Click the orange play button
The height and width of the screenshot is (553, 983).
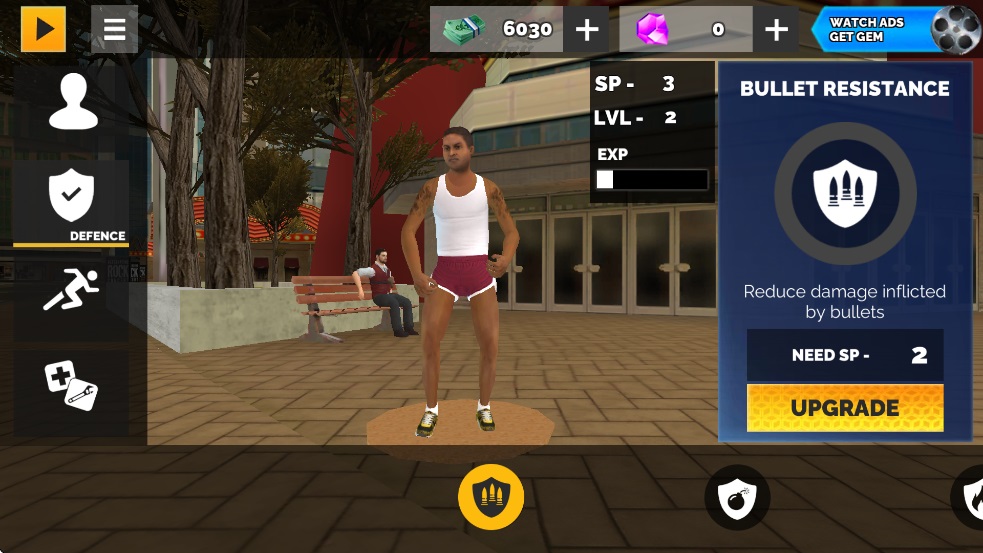pyautogui.click(x=43, y=29)
